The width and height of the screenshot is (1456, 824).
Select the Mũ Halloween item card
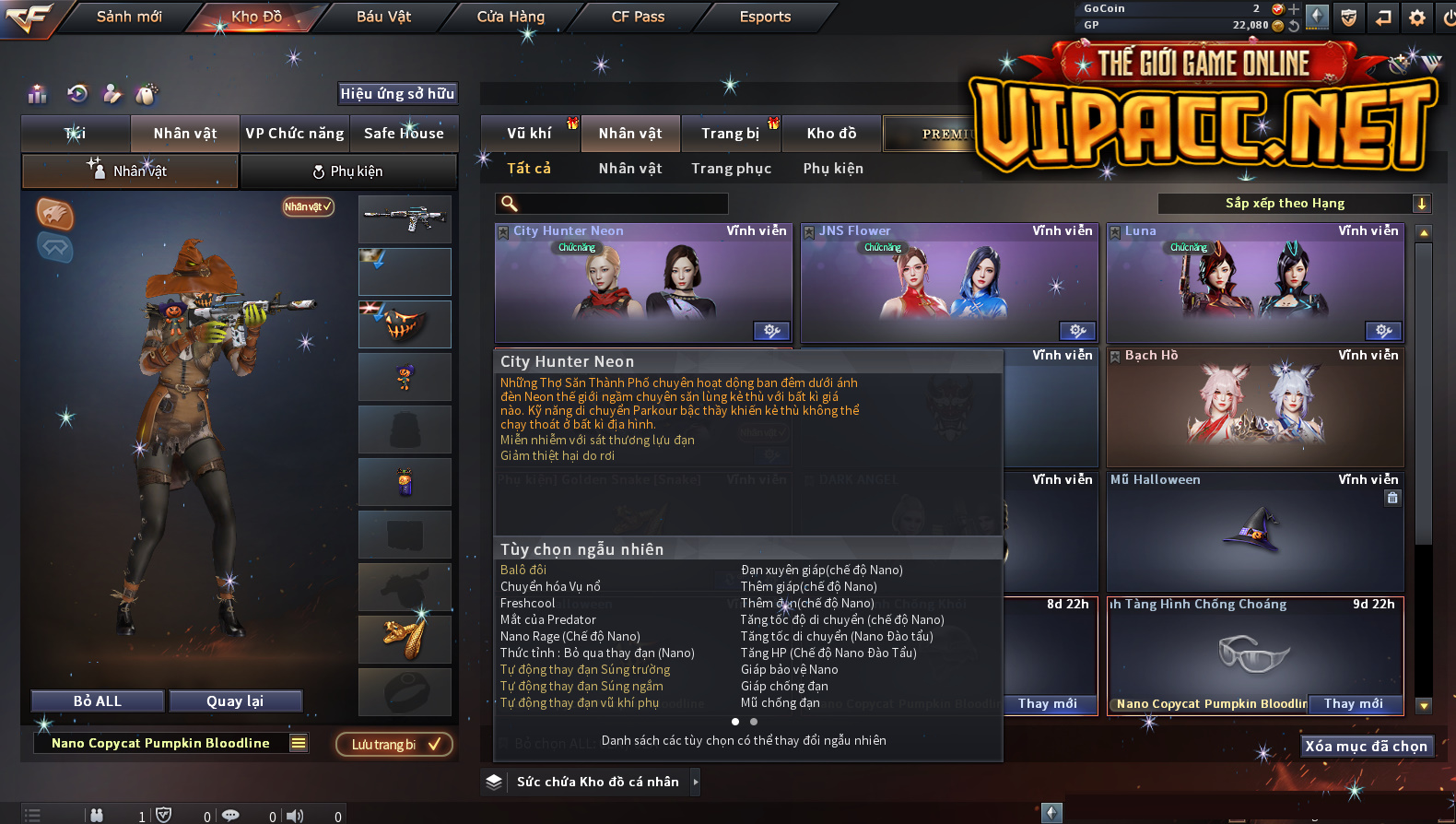[1255, 532]
